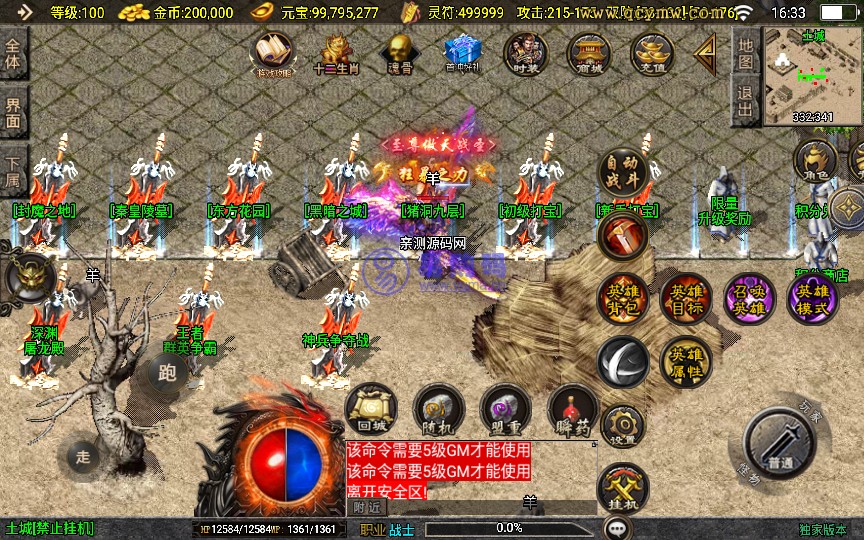This screenshot has height=540, width=864.
Task: Use the 回城 return scroll
Action: 370,408
